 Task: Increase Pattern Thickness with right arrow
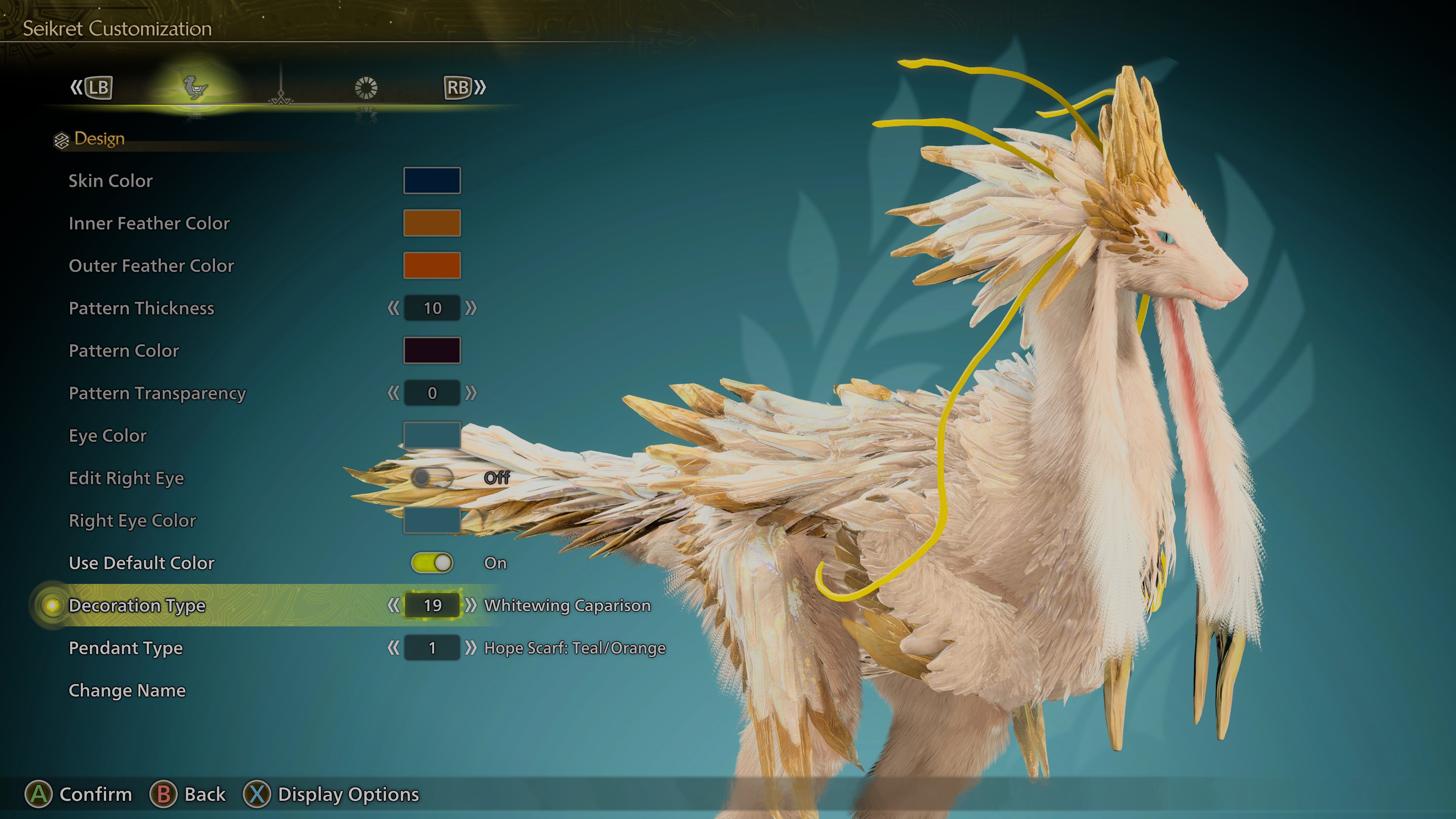click(471, 308)
